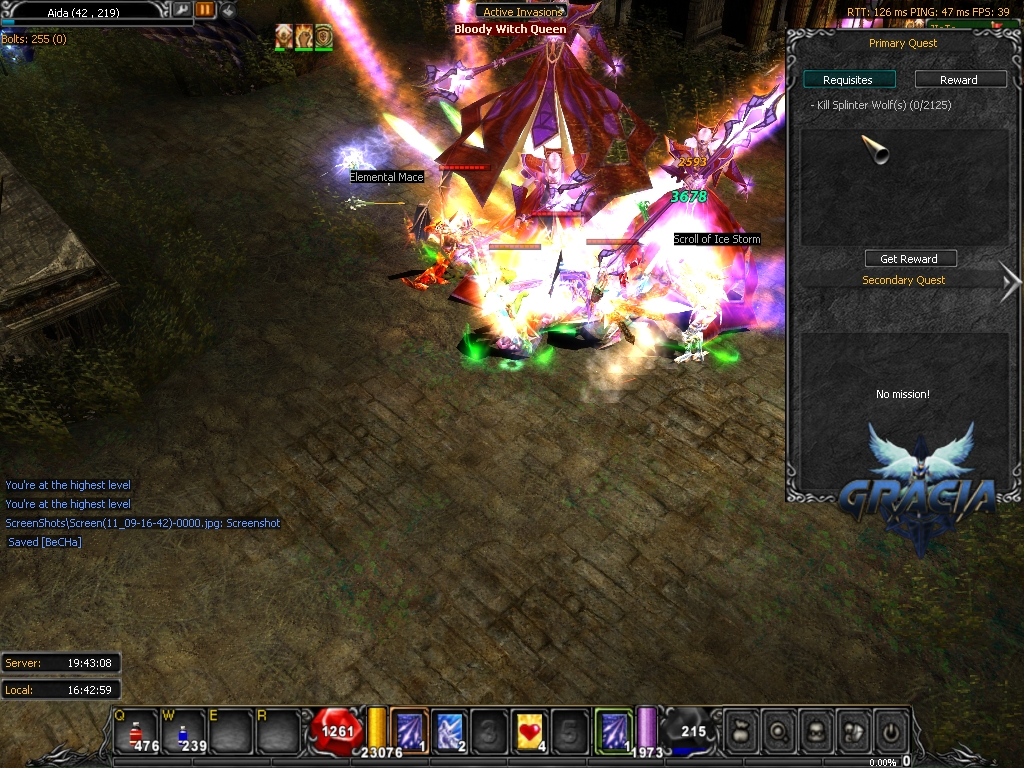Screen dimensions: 1024x768
Task: Activate the heart card skill in slot 4
Action: (530, 729)
